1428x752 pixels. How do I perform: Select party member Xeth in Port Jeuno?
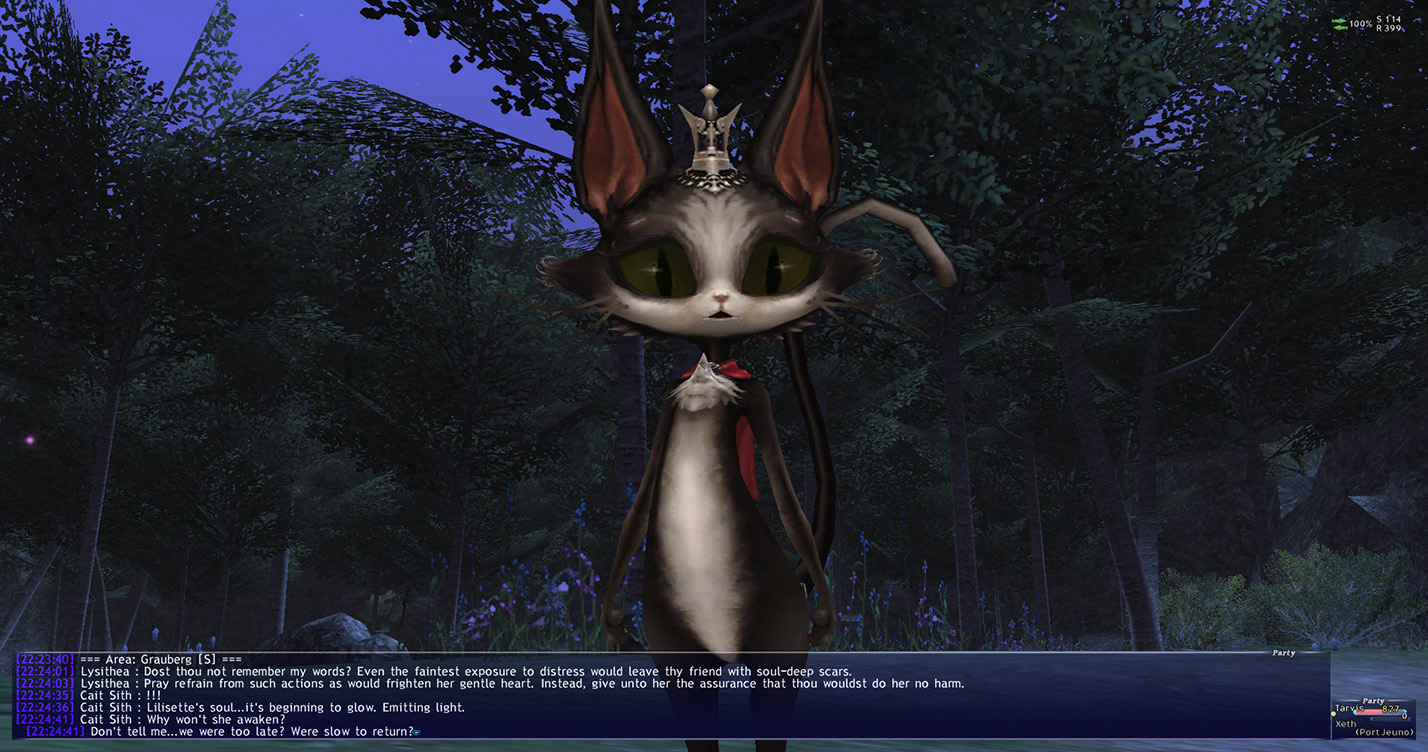tap(1348, 724)
